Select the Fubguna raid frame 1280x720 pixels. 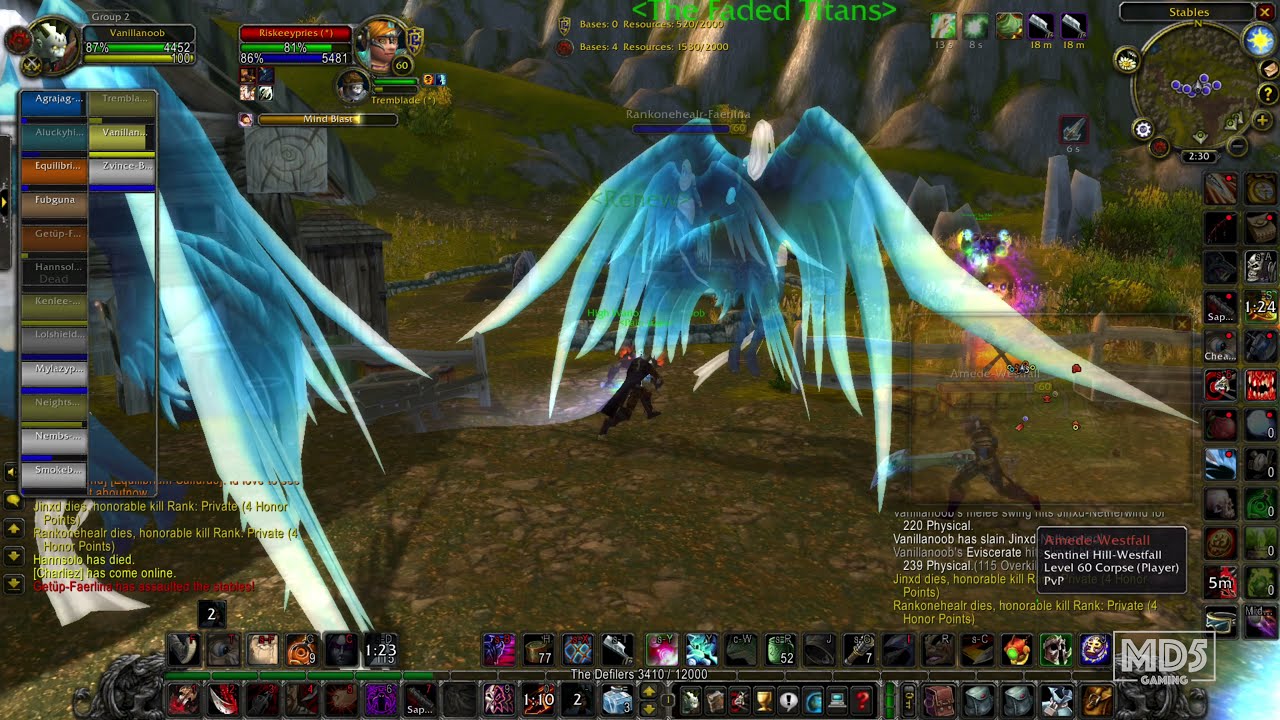(55, 201)
